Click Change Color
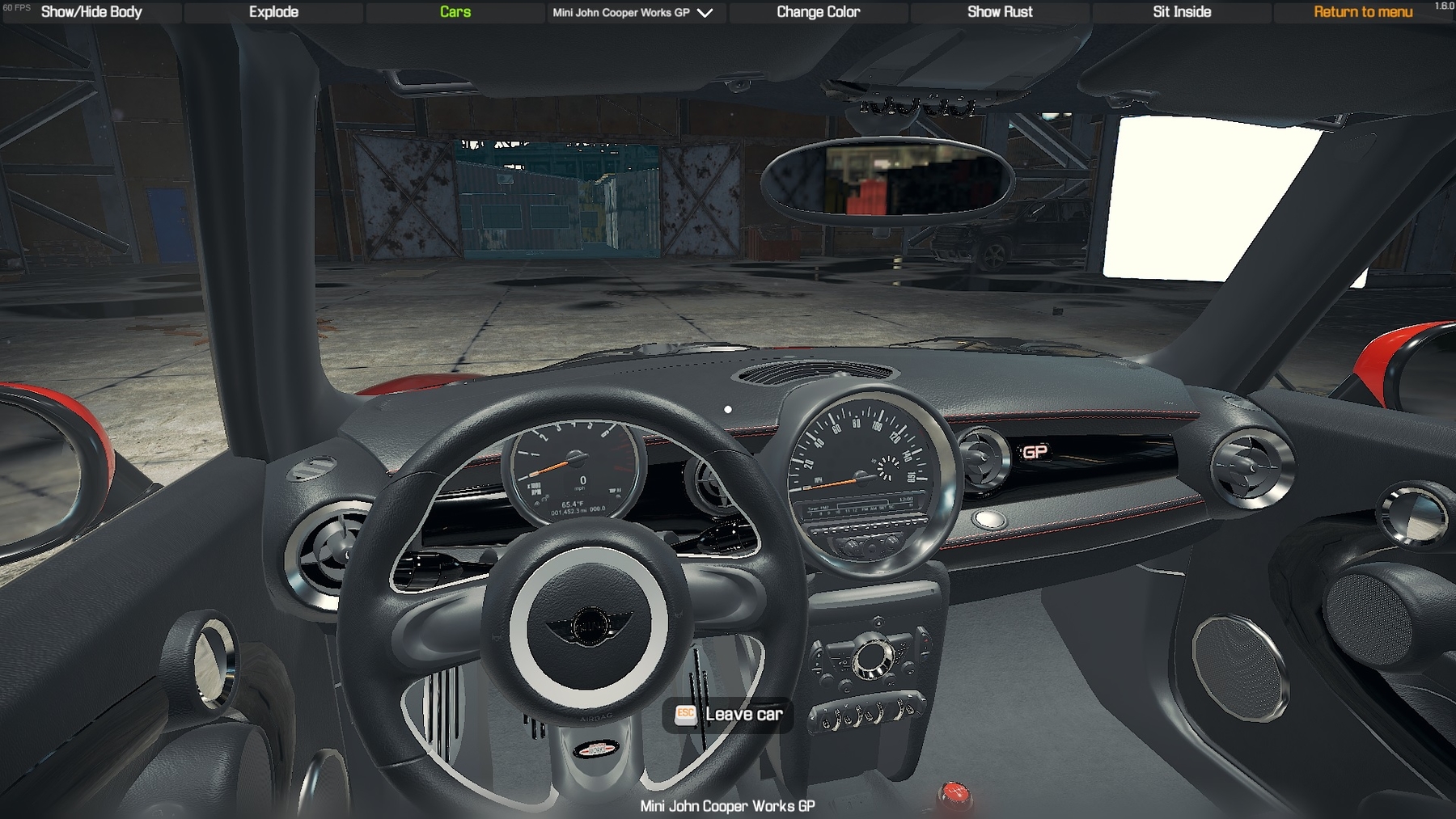This screenshot has height=819, width=1456. pyautogui.click(x=818, y=12)
